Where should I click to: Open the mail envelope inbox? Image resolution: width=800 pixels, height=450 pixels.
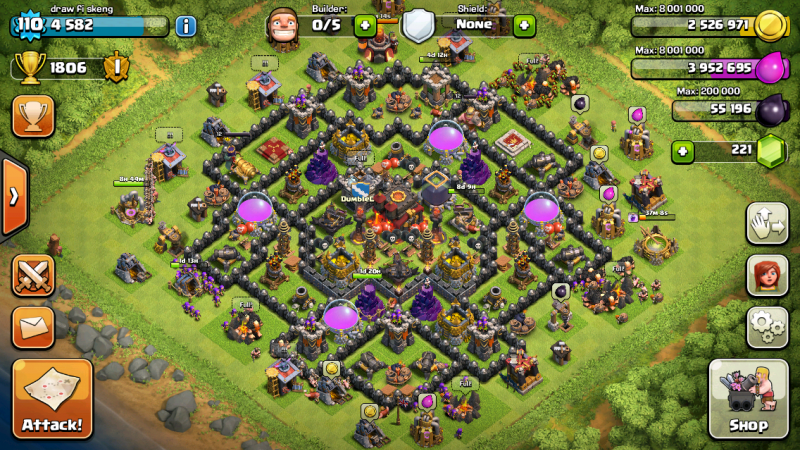tap(33, 327)
